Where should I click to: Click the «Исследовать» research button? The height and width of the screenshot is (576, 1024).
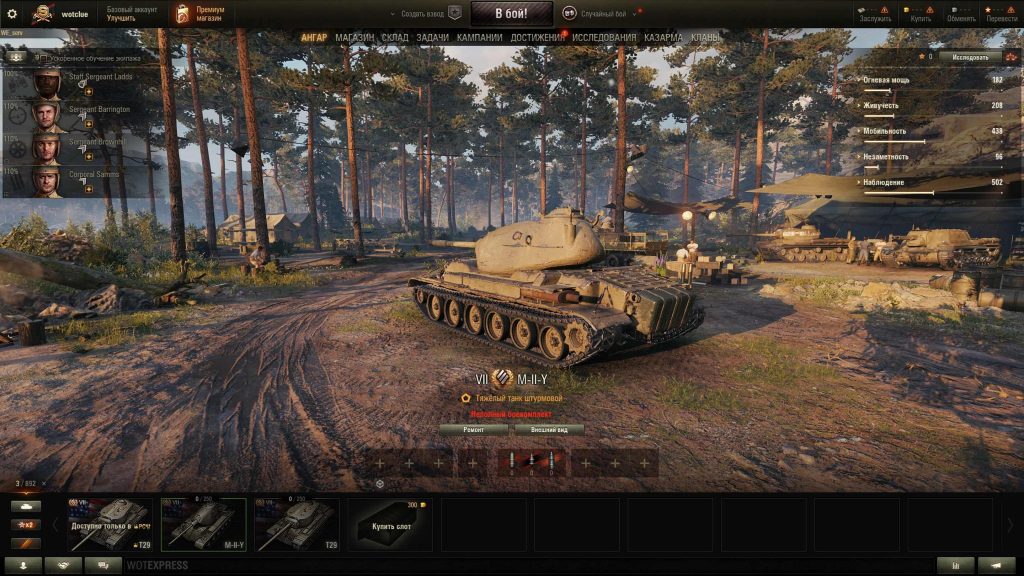point(970,57)
